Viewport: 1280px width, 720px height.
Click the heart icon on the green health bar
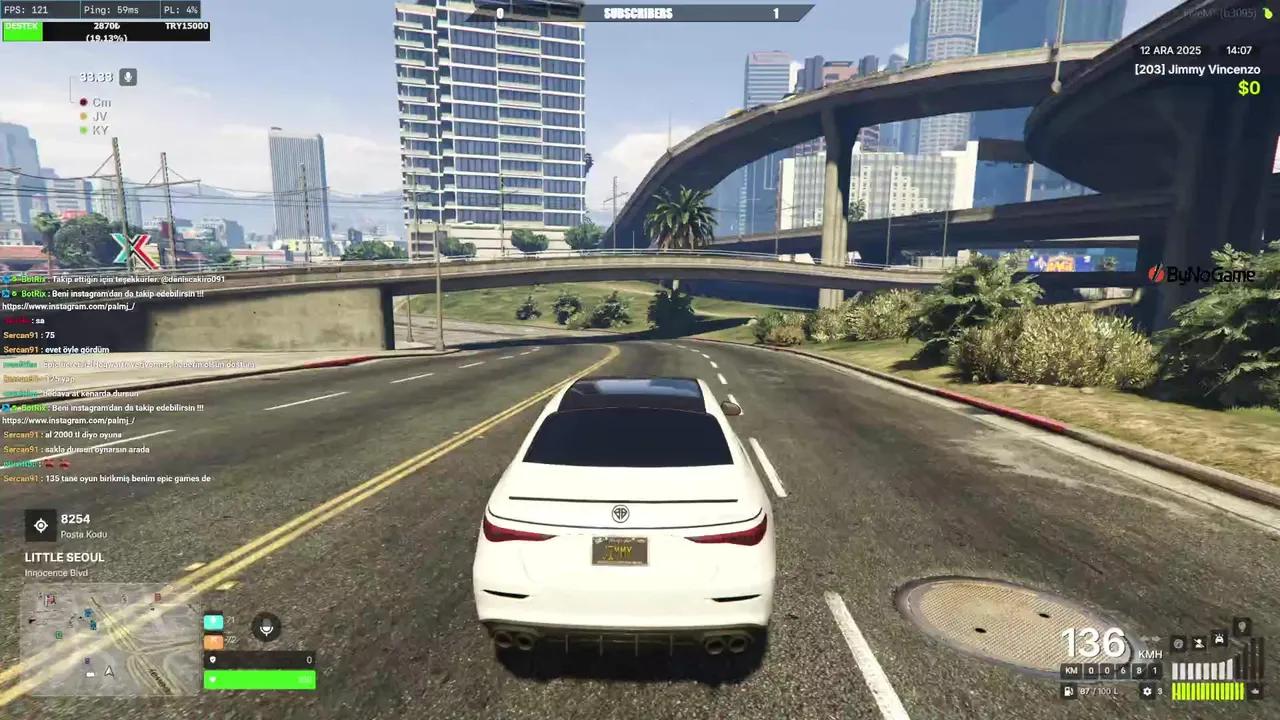213,680
